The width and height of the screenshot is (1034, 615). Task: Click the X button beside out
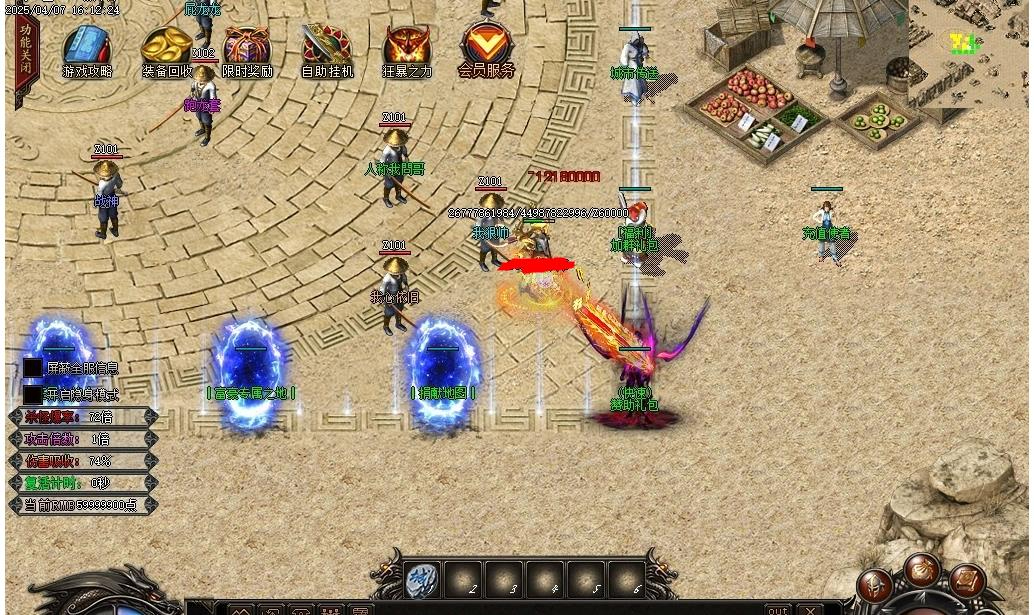[x=811, y=609]
